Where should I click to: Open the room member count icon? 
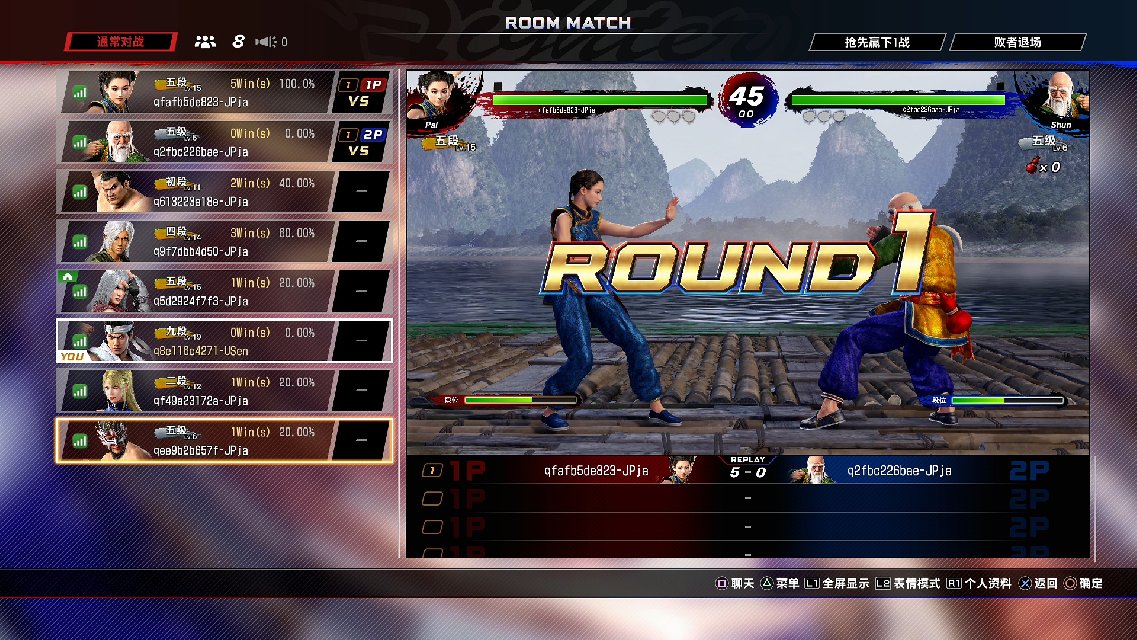pyautogui.click(x=205, y=42)
